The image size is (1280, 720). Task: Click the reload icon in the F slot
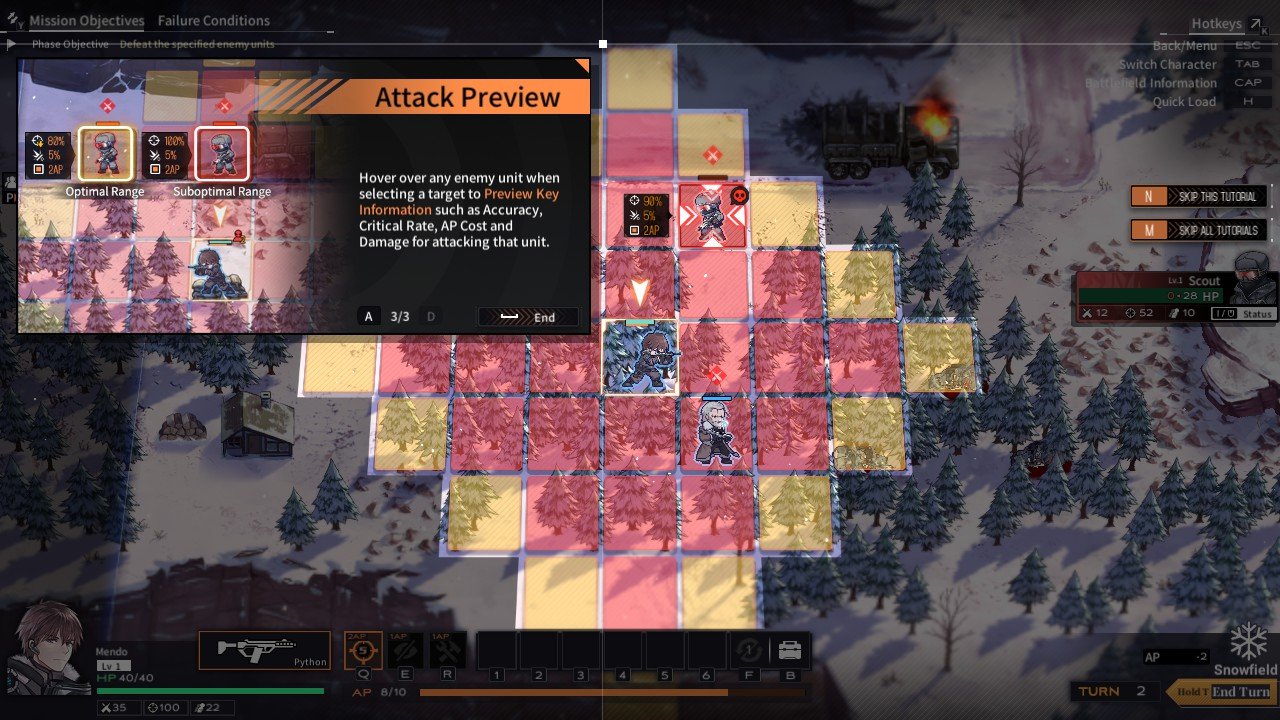click(x=748, y=648)
